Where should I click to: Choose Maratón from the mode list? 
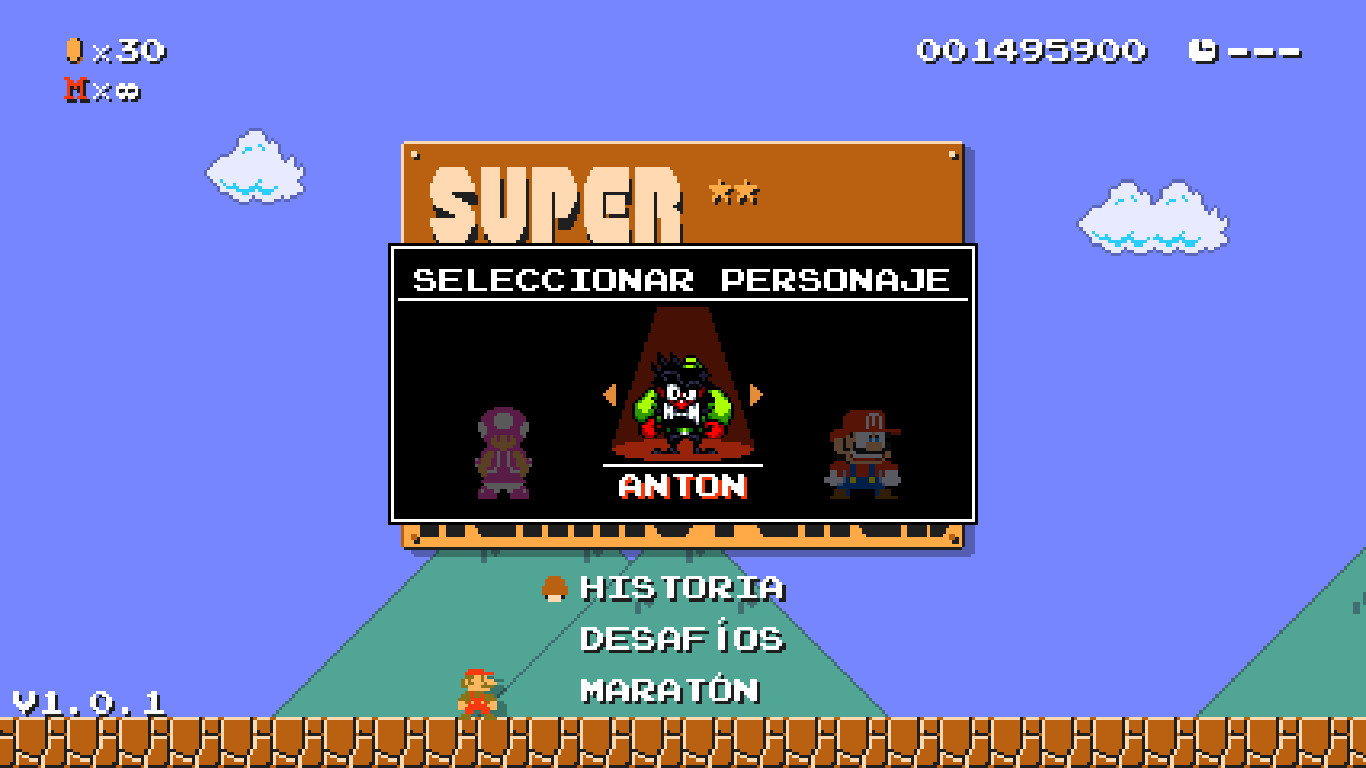[668, 690]
